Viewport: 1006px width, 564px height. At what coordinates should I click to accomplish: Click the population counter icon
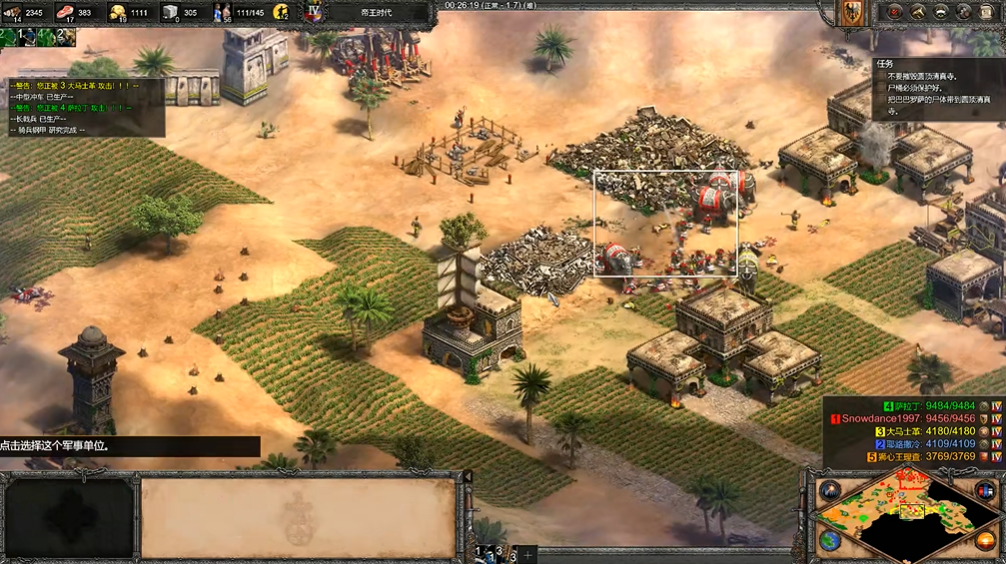[x=222, y=13]
